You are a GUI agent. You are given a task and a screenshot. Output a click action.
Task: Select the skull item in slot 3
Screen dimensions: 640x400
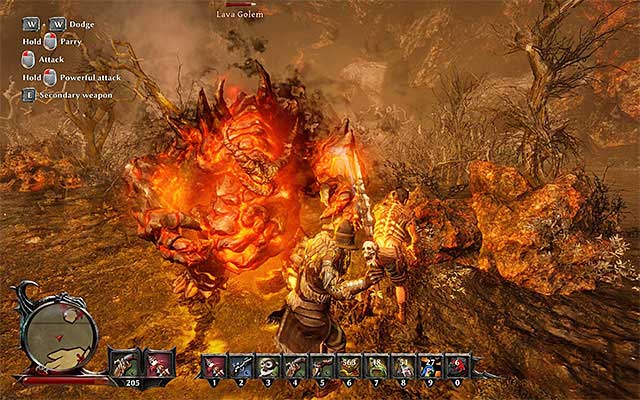(268, 365)
